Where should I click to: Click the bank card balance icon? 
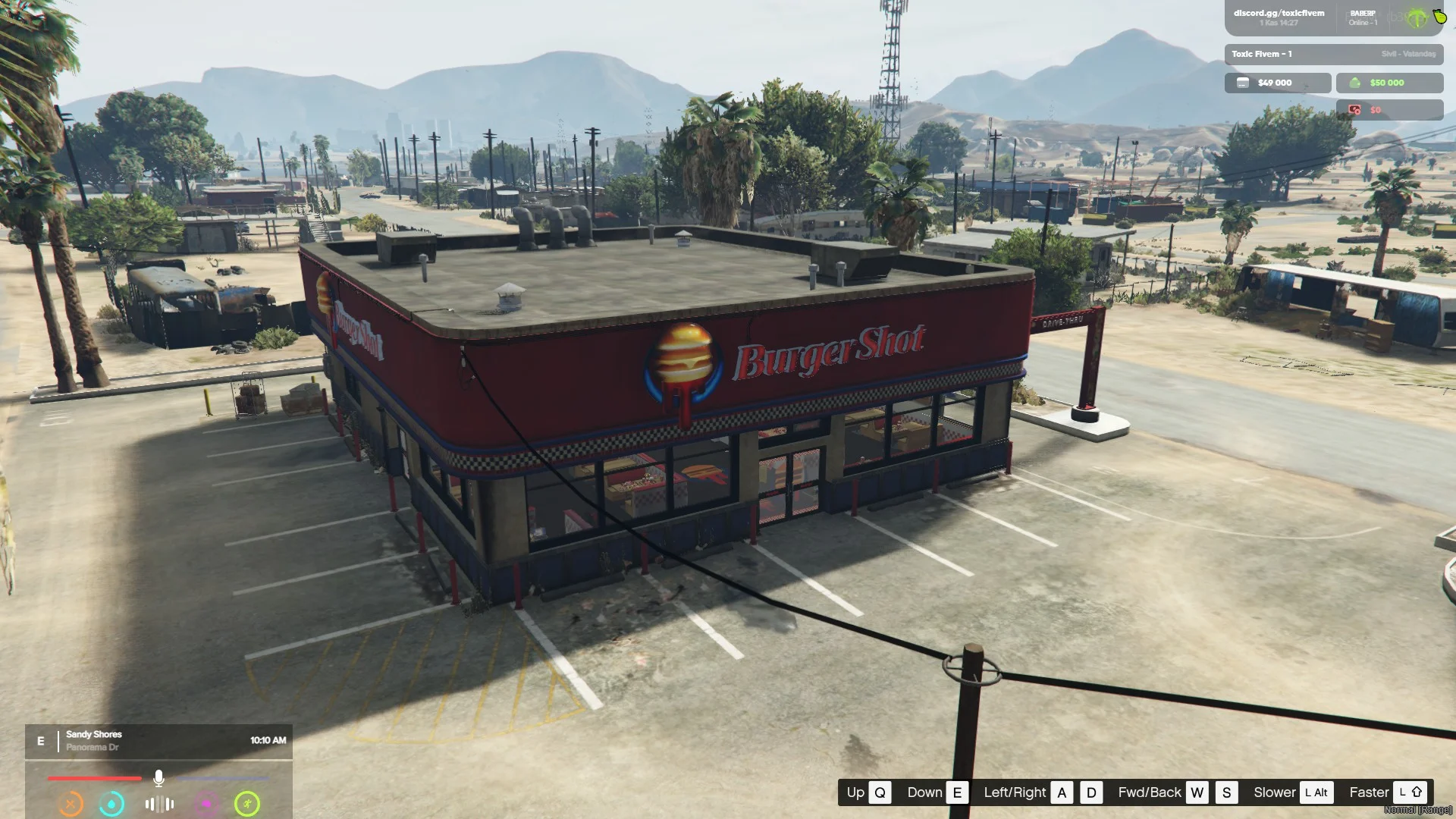(1243, 83)
